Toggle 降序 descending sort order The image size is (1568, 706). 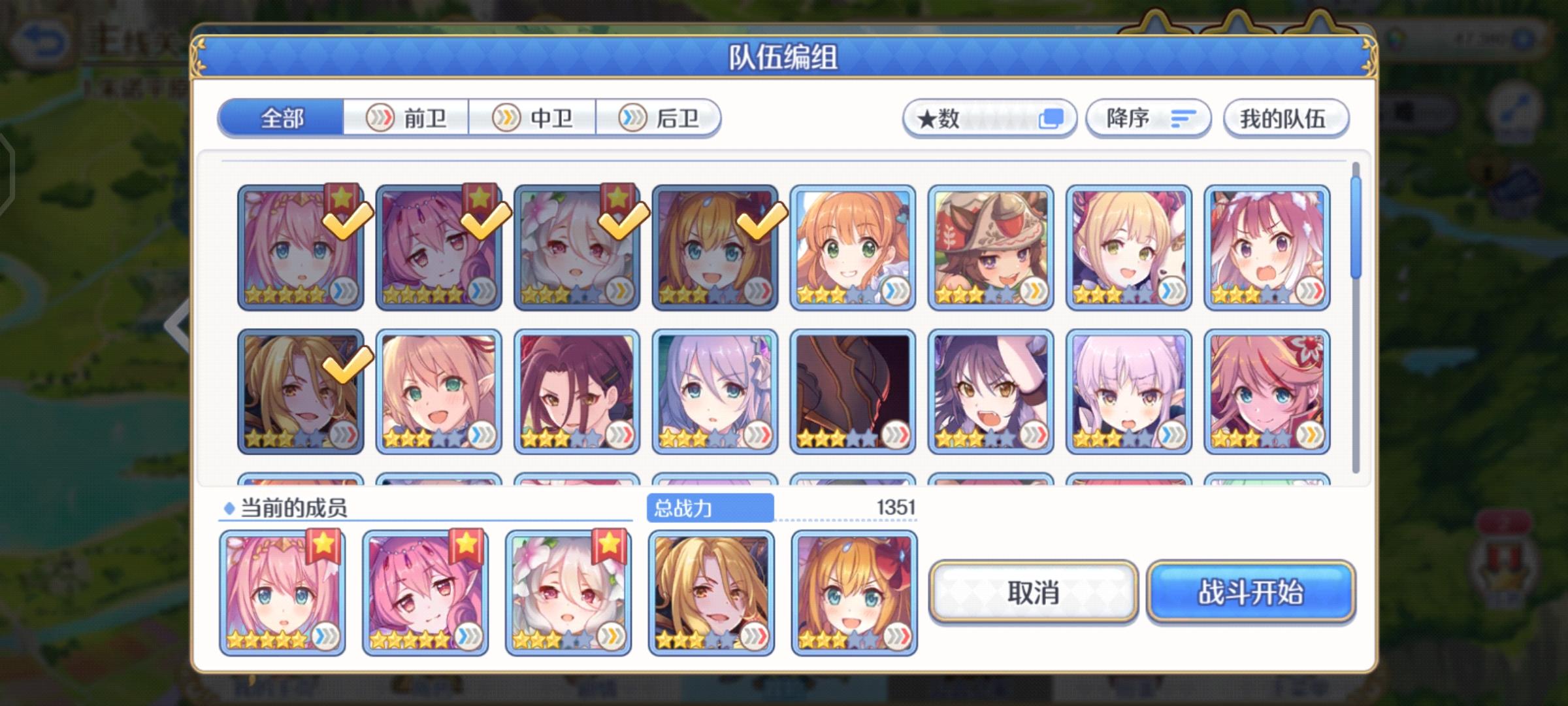[x=1148, y=118]
